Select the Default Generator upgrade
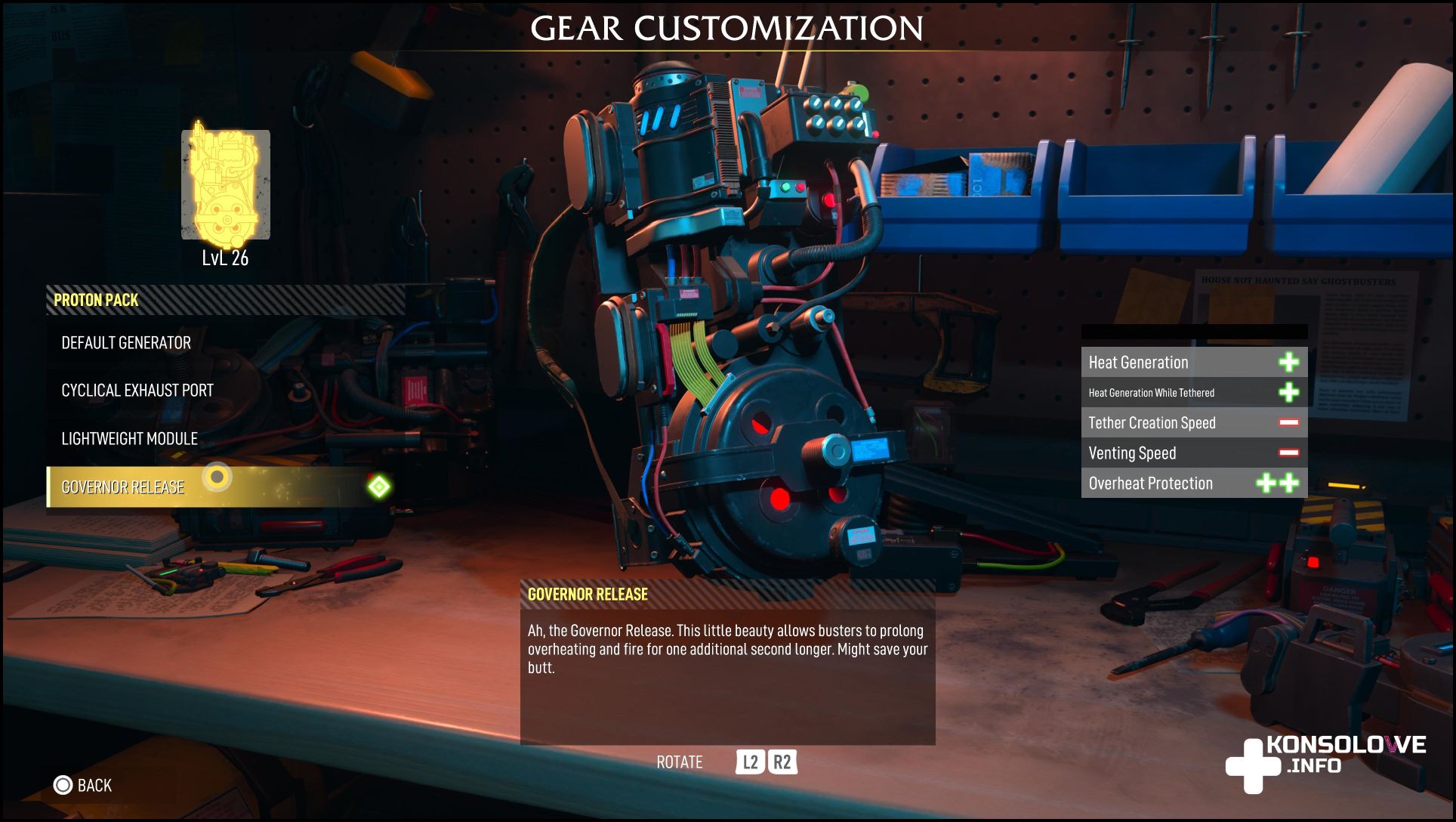 126,343
